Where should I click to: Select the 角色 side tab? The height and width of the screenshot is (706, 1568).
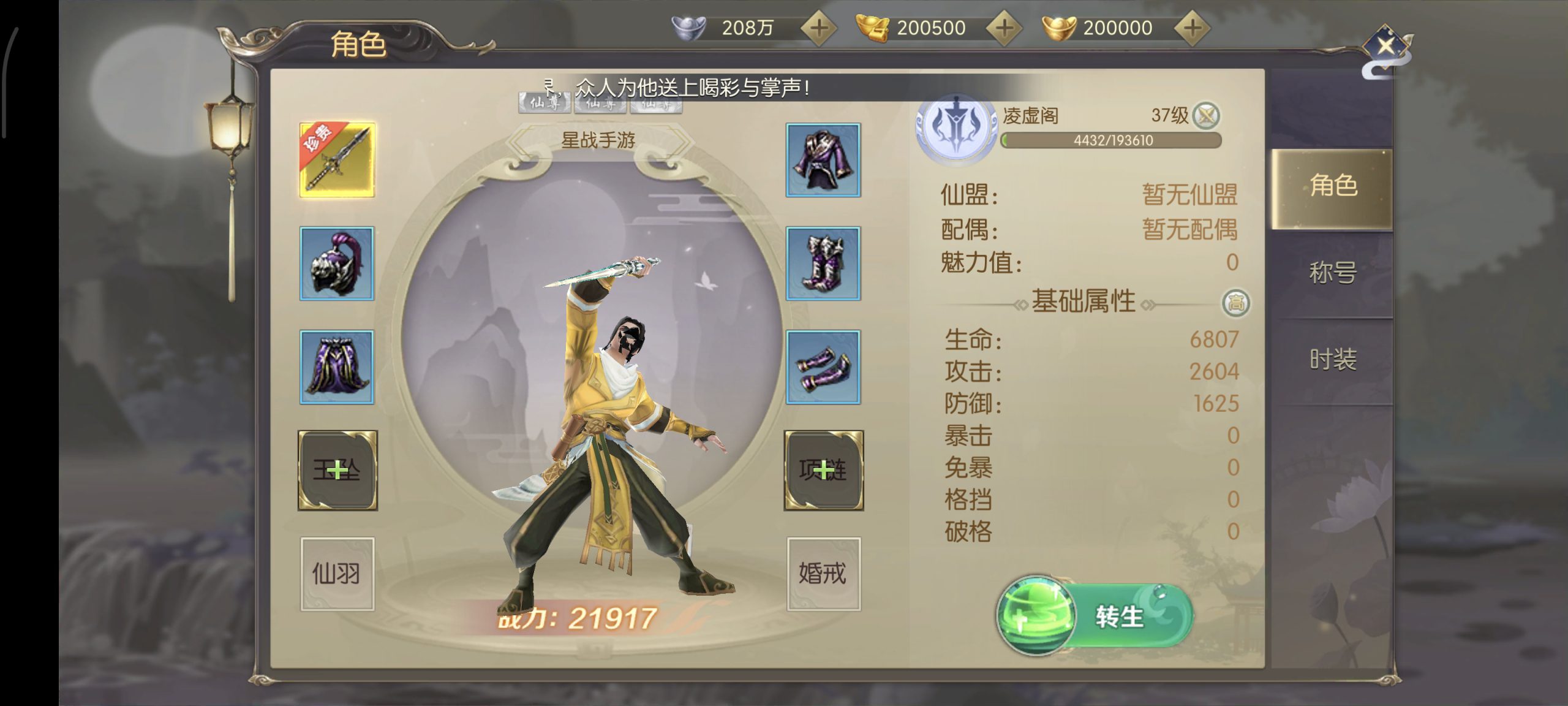(x=1332, y=186)
